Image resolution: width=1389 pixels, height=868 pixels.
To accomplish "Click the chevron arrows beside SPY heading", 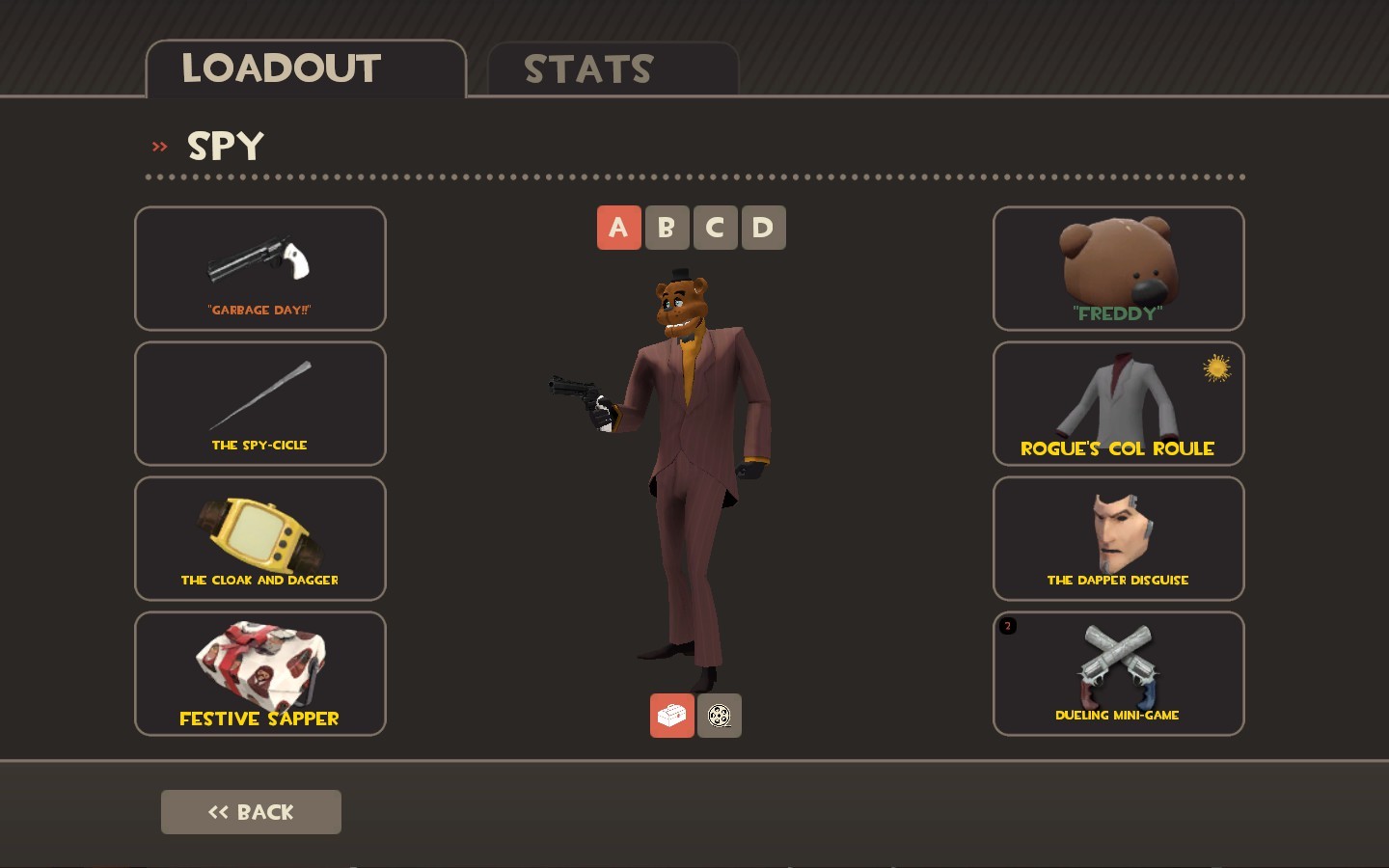I will pyautogui.click(x=159, y=146).
